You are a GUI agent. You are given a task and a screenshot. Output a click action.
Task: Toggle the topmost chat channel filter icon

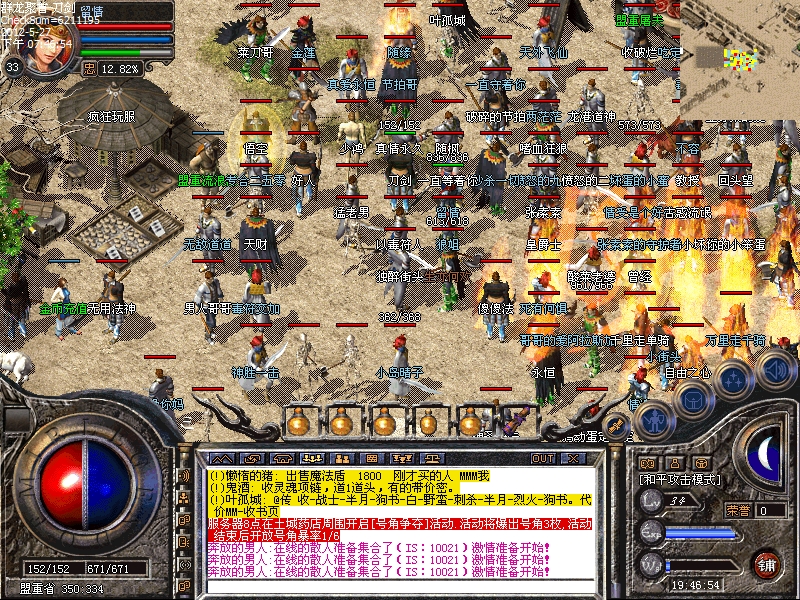[184, 475]
